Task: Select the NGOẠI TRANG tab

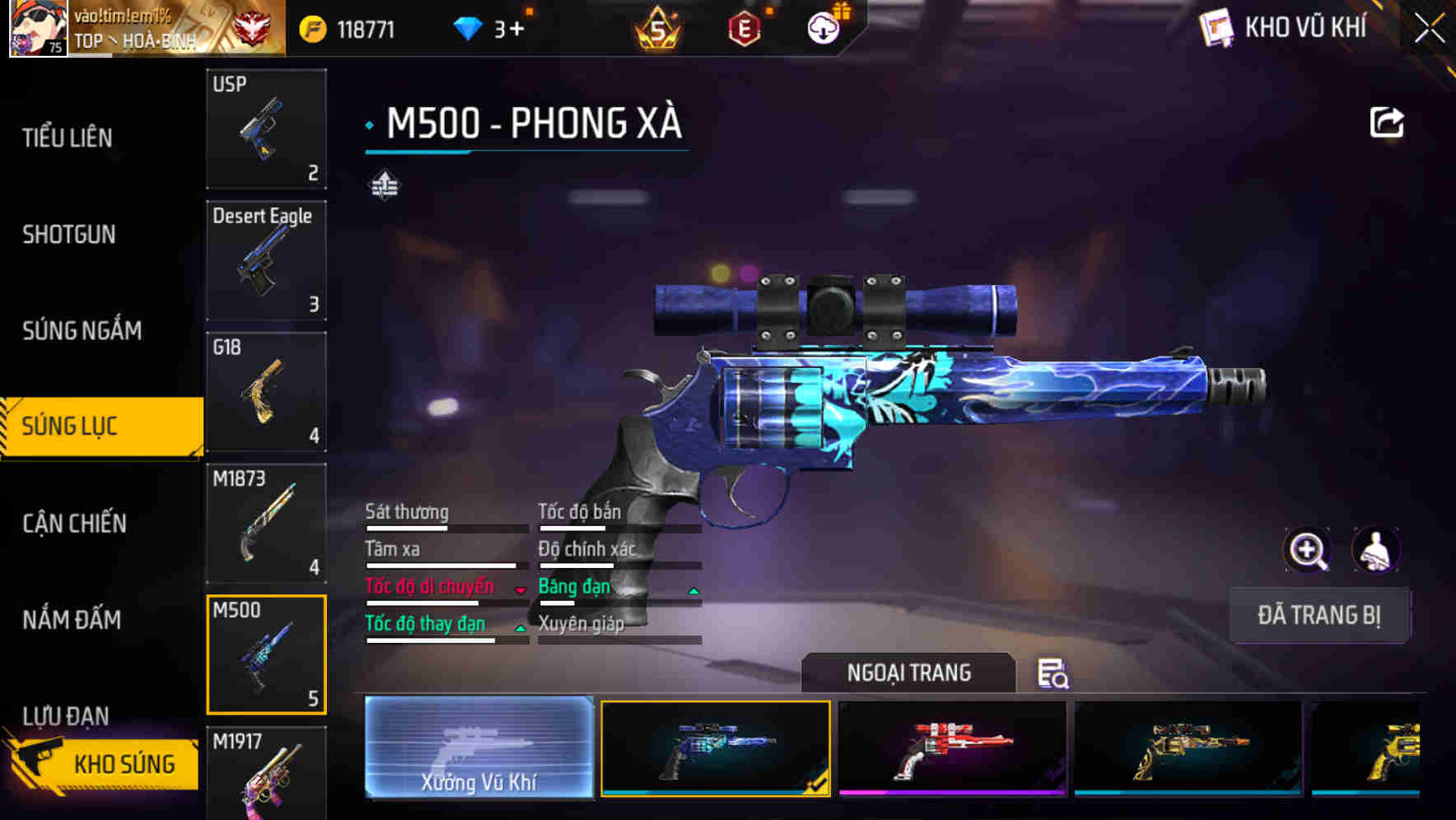Action: [x=909, y=673]
